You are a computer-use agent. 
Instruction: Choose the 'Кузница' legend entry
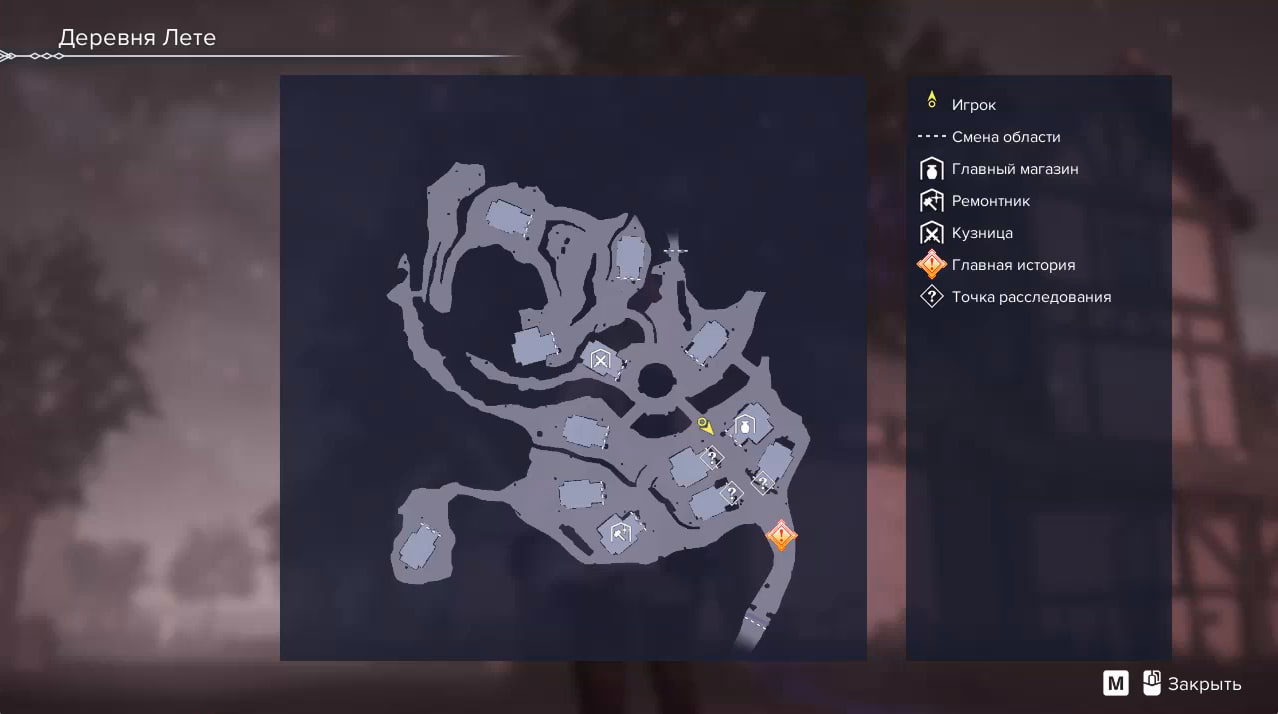pyautogui.click(x=982, y=233)
